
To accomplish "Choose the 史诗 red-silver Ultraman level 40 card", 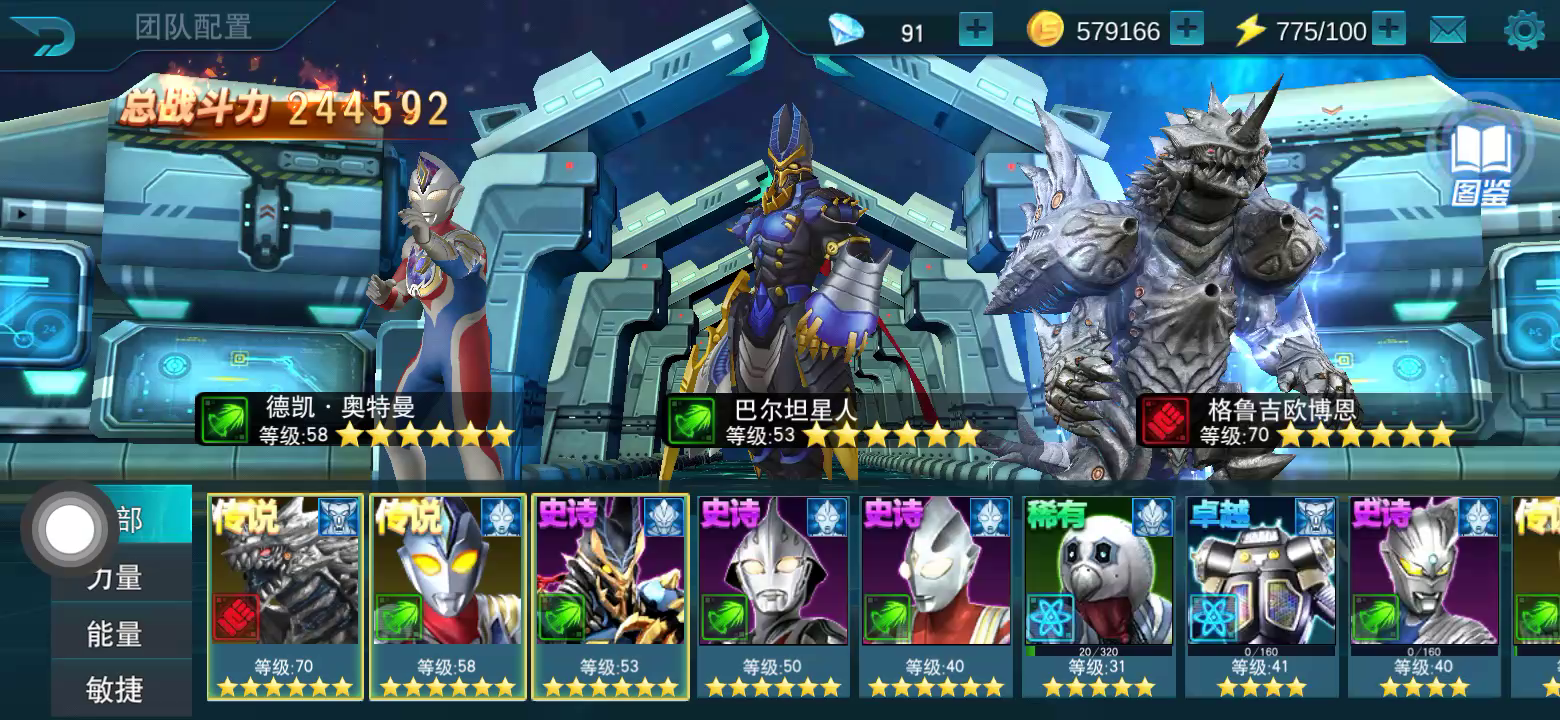I will point(936,596).
